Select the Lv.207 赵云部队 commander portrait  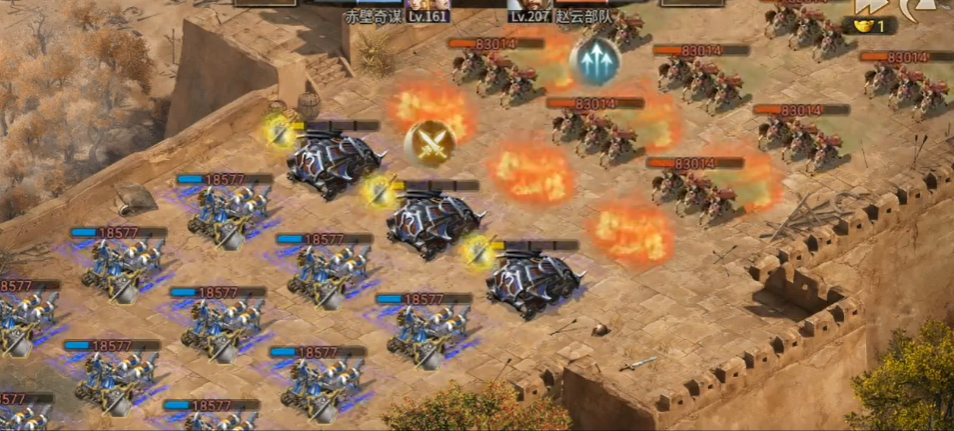pos(529,5)
